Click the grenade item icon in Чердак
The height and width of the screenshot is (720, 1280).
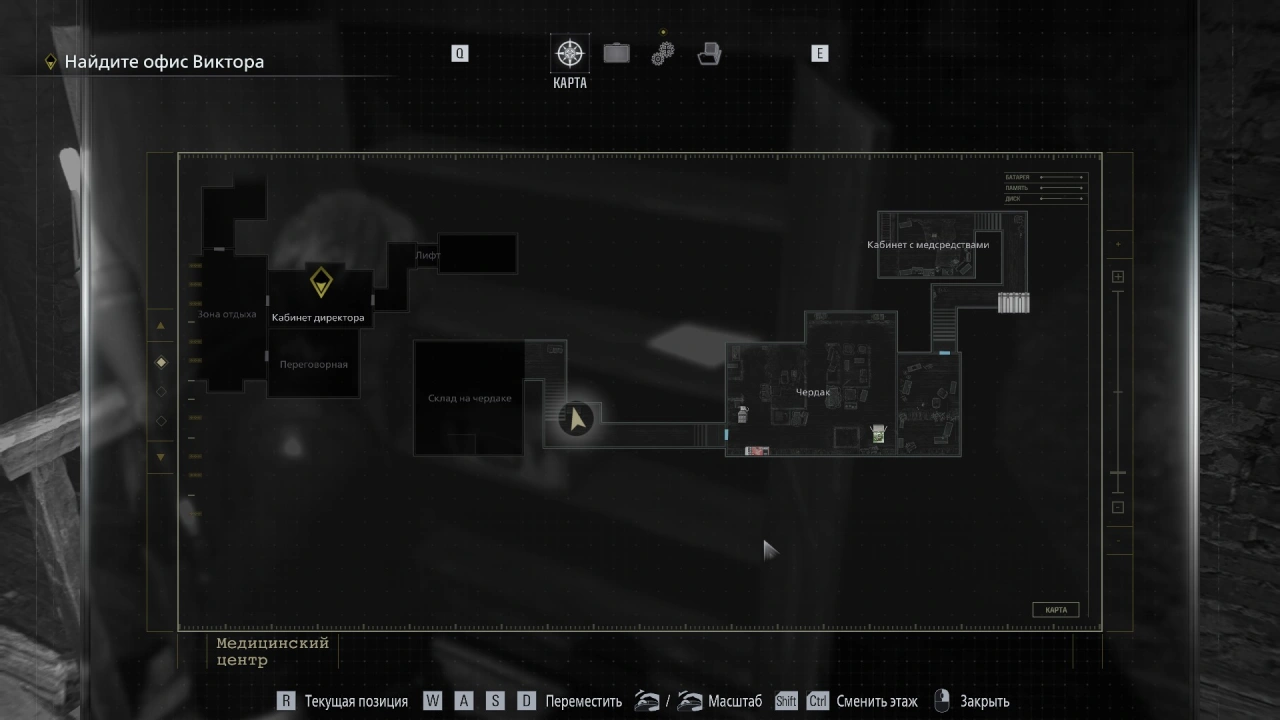point(742,412)
